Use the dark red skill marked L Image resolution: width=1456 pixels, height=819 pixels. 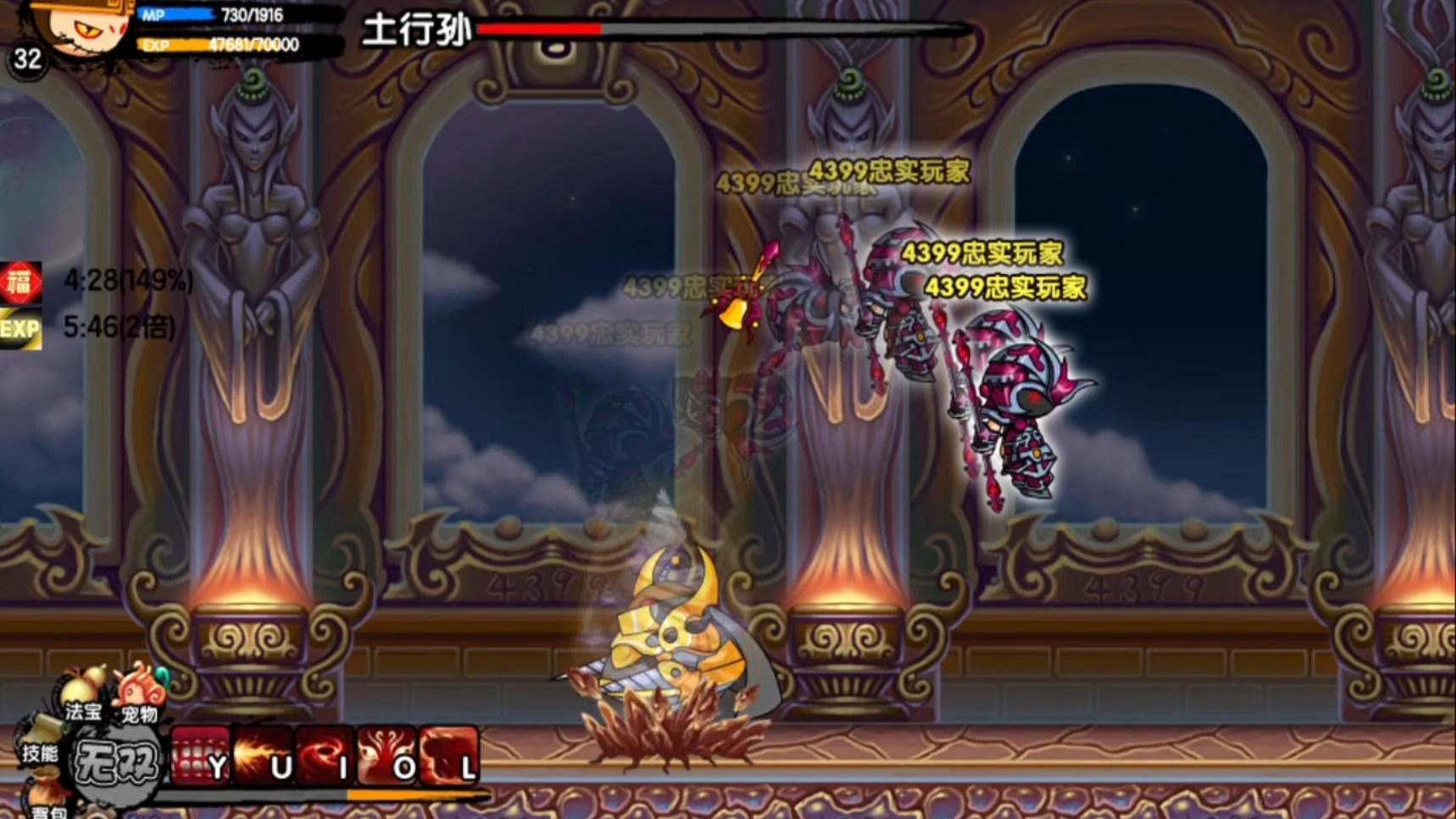coord(448,755)
